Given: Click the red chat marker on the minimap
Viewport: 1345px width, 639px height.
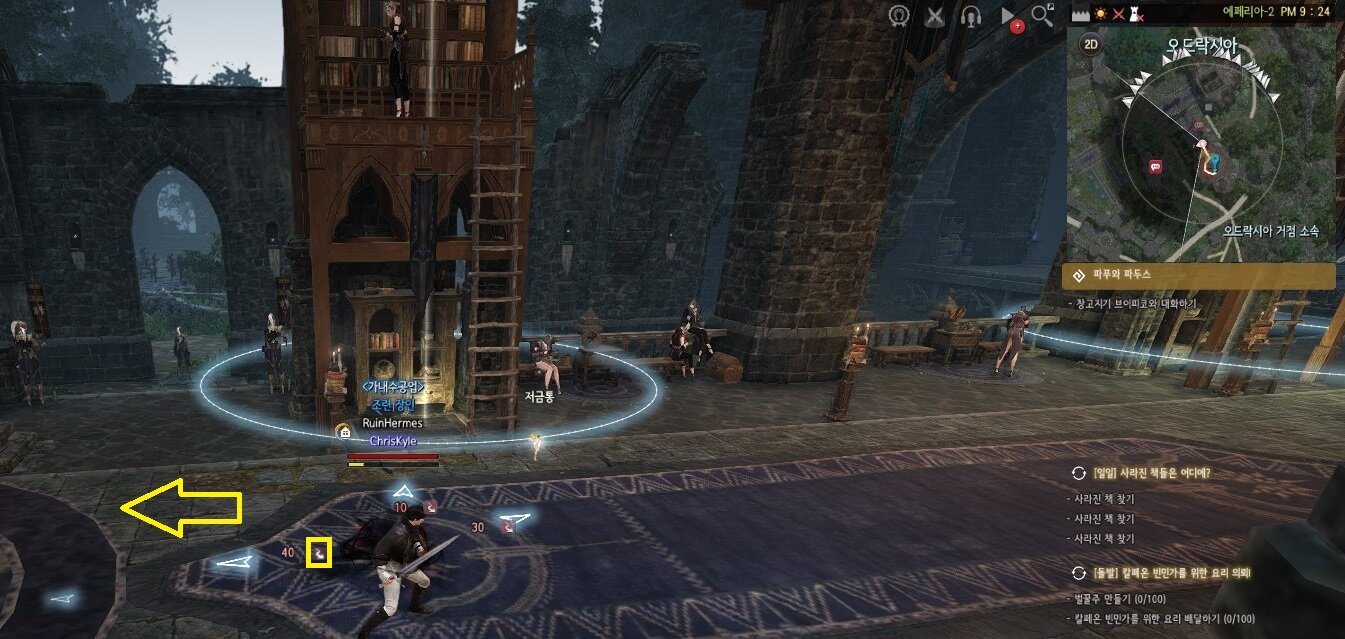Looking at the screenshot, I should coord(1156,167).
